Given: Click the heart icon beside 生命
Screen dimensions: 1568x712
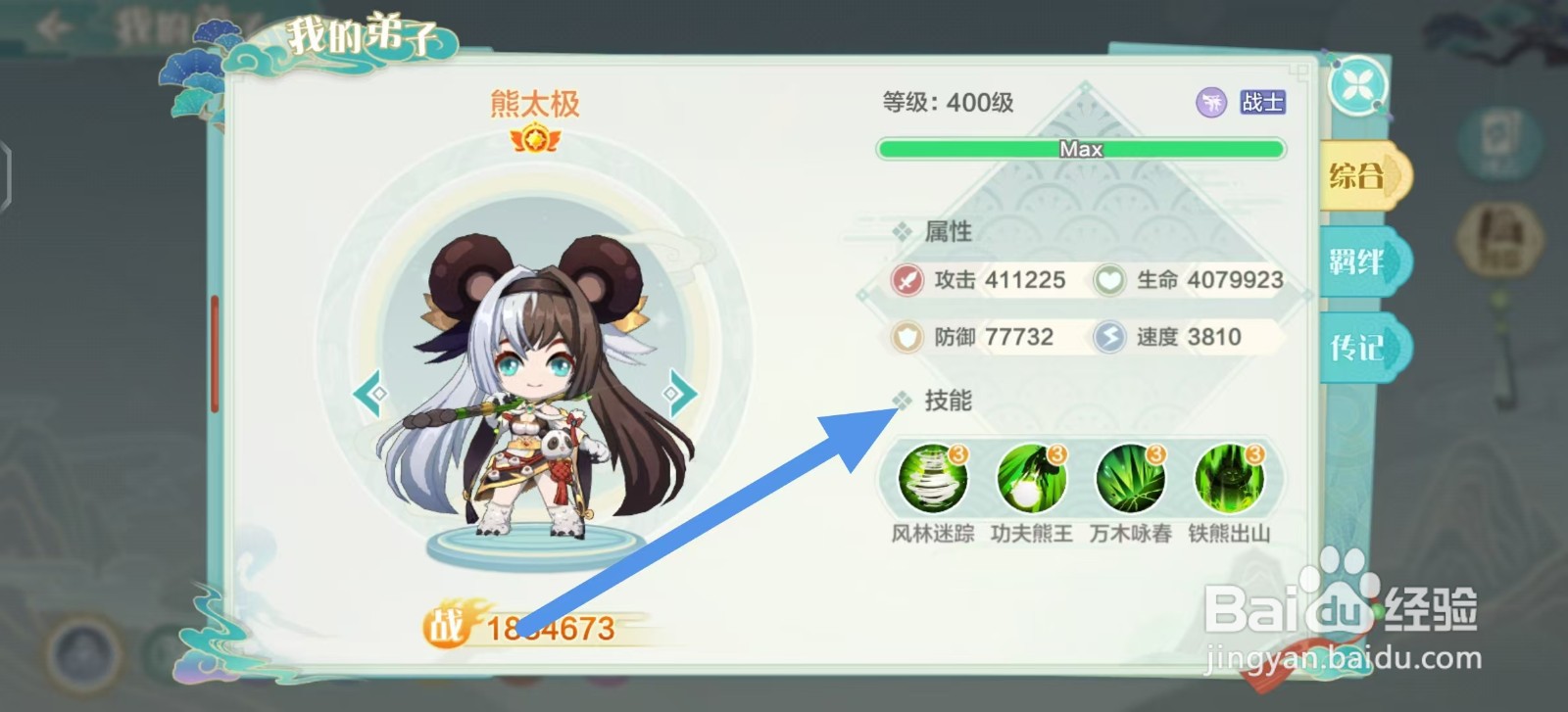Looking at the screenshot, I should point(1108,281).
